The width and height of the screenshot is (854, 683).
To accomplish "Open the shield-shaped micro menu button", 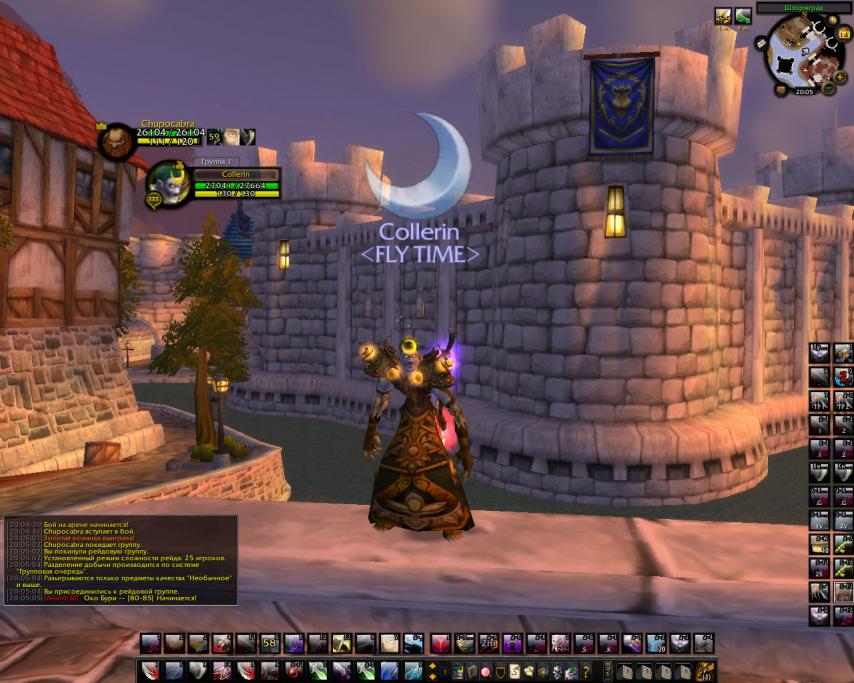I will pyautogui.click(x=500, y=671).
